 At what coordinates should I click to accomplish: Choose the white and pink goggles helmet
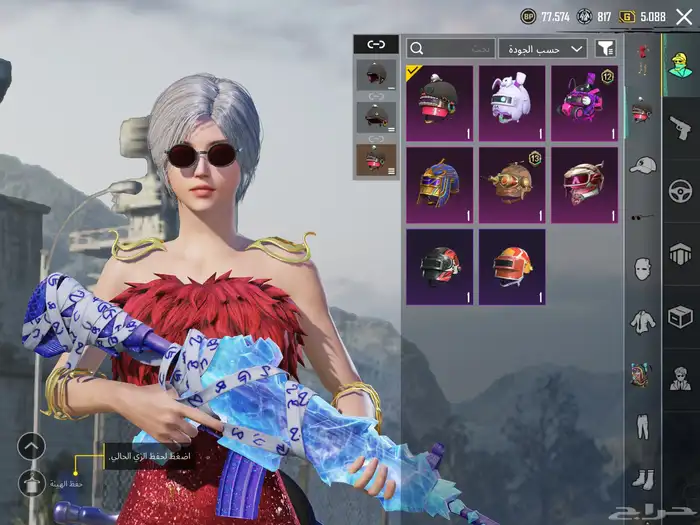click(x=584, y=186)
